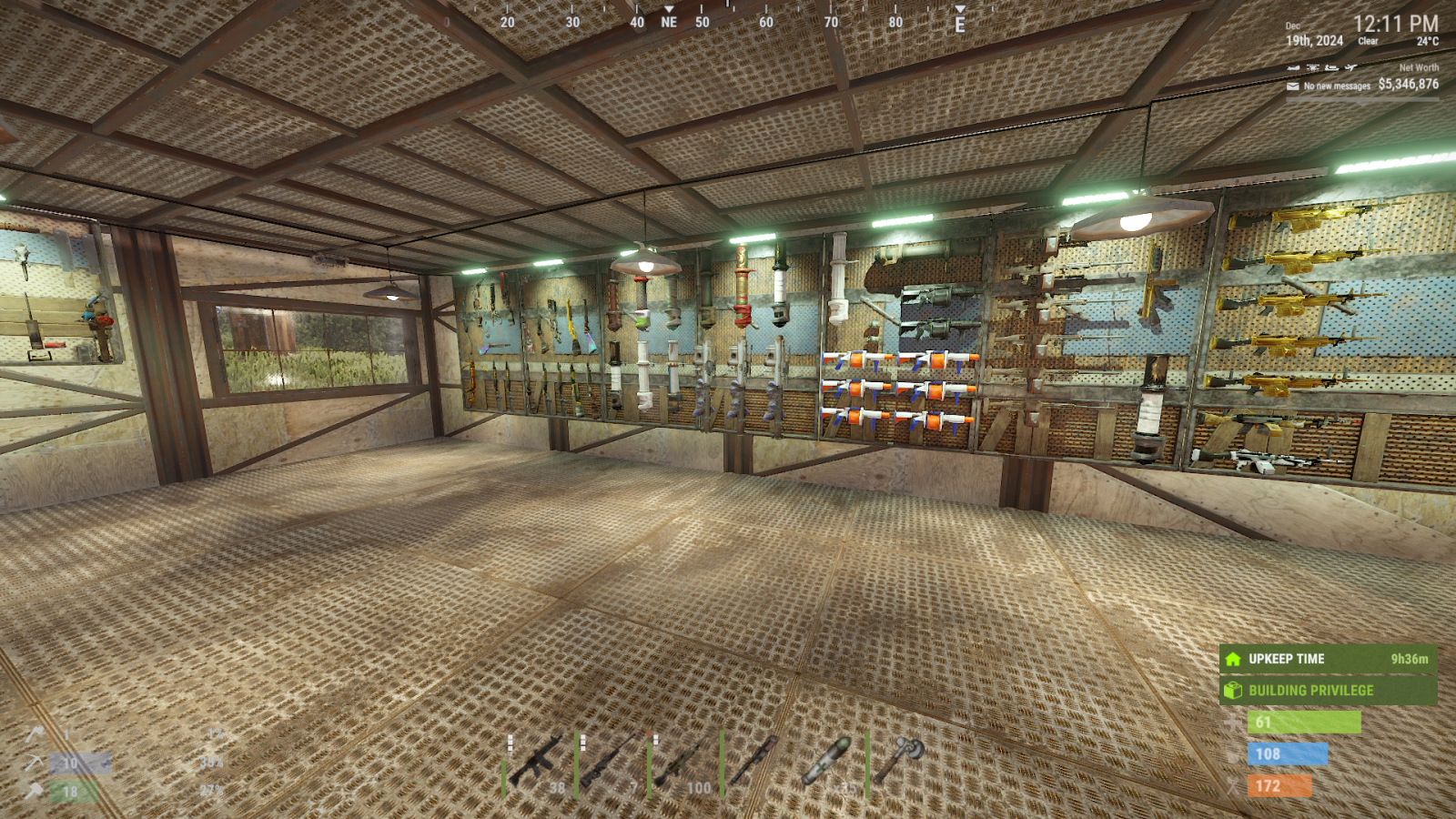Equip the bolt action sniper rifle
This screenshot has height=819, width=1456.
608,761
